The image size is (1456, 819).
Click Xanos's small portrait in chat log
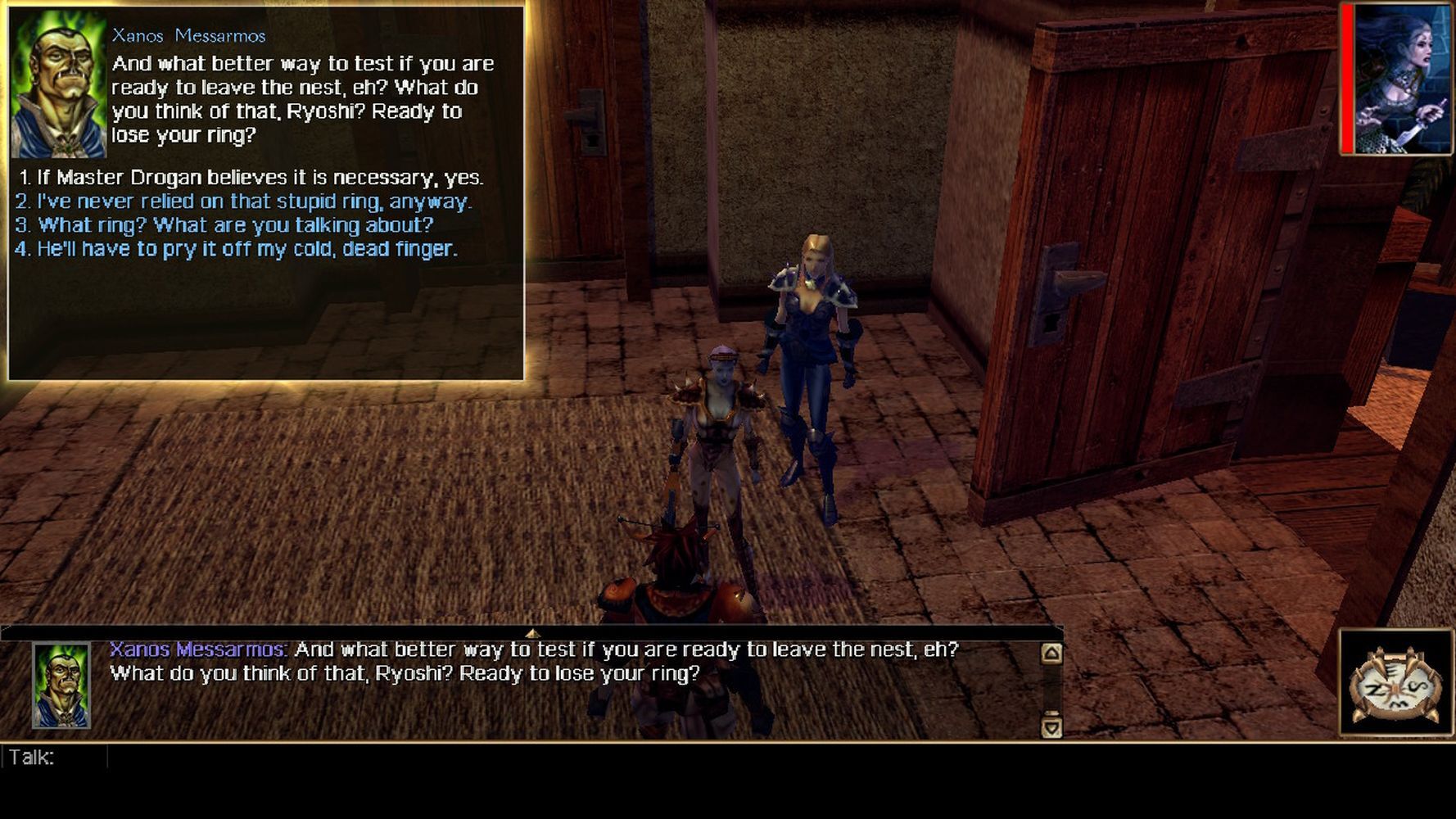pyautogui.click(x=61, y=686)
